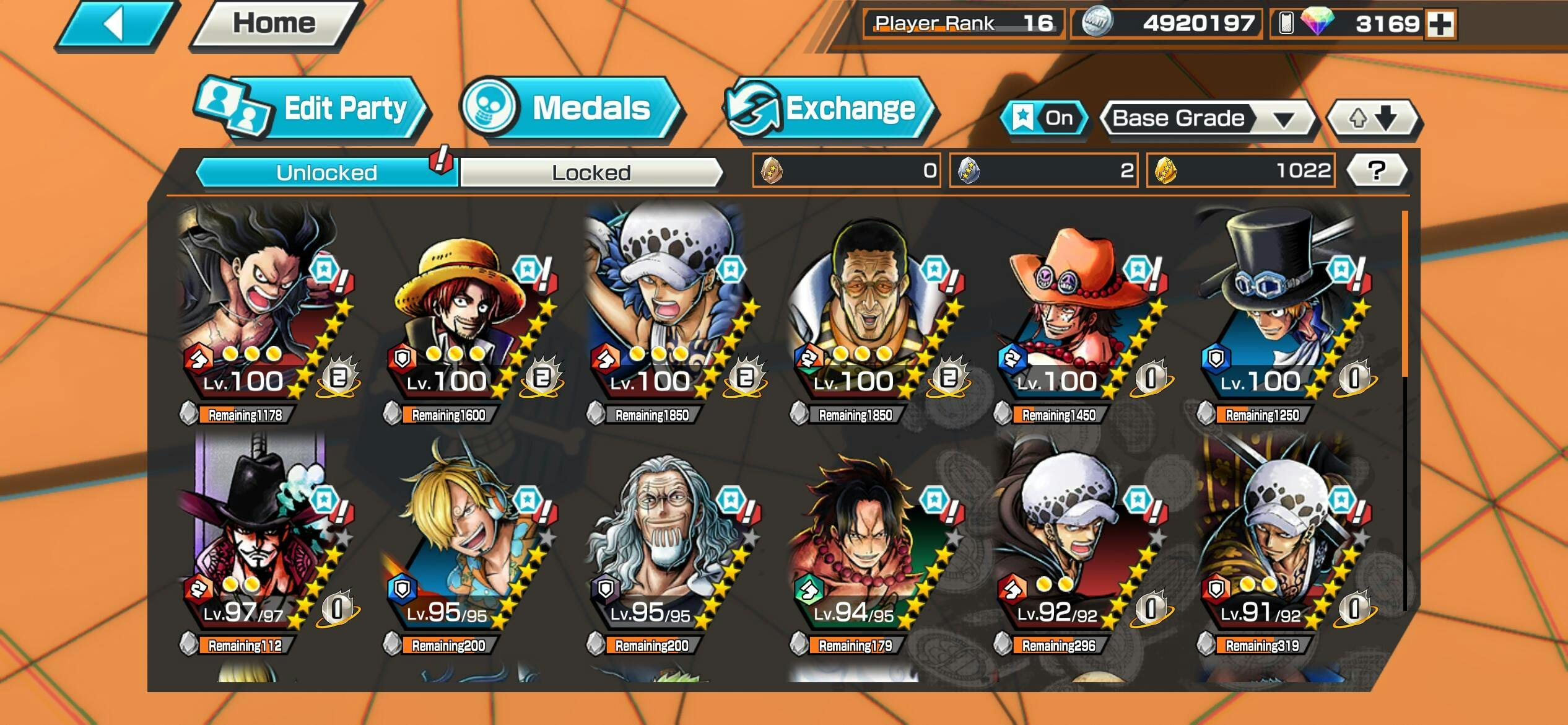Screen dimensions: 1568x725
Task: Toggle the favorites filter On button
Action: (1044, 118)
